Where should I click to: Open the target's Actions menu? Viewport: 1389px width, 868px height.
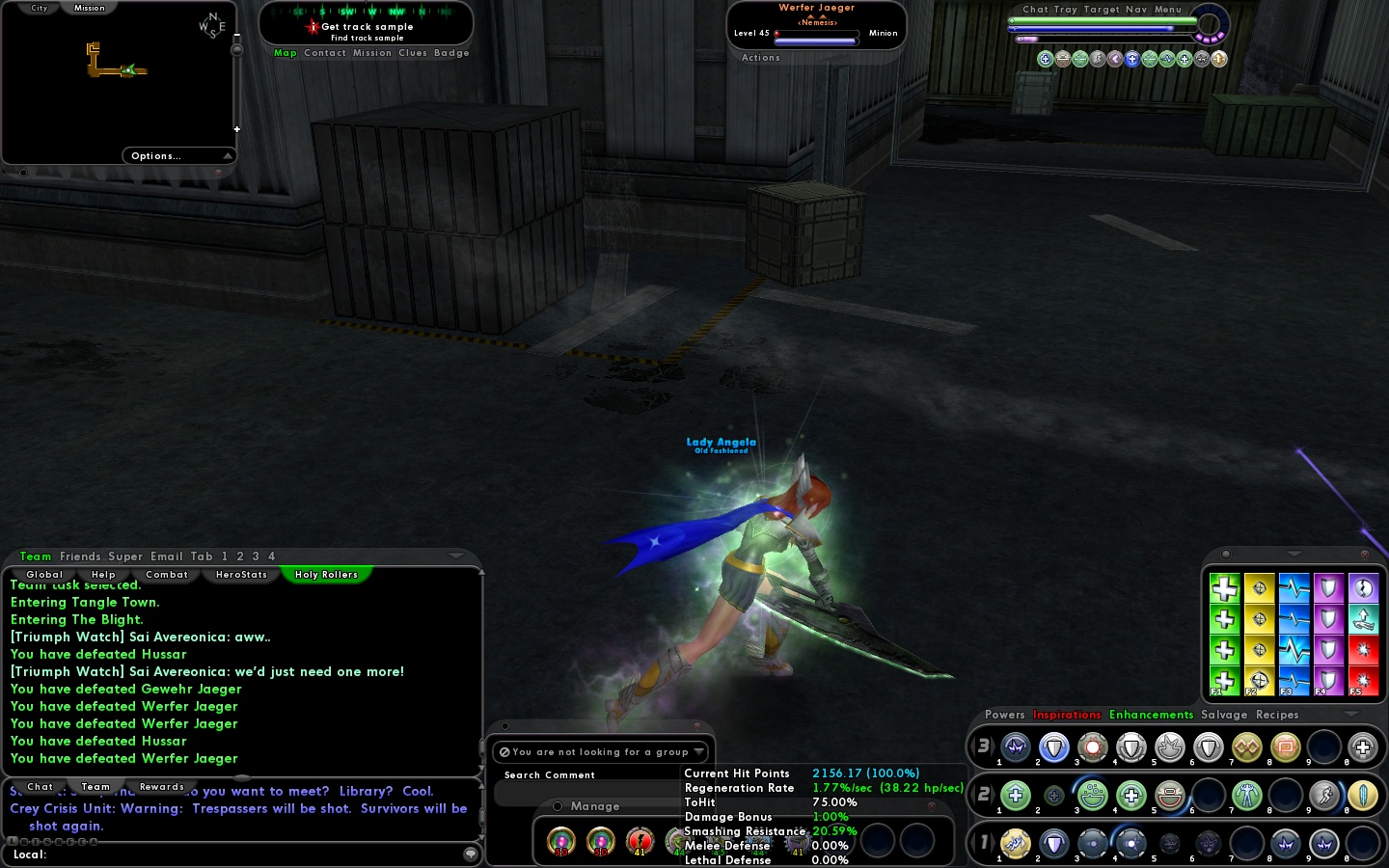point(761,58)
